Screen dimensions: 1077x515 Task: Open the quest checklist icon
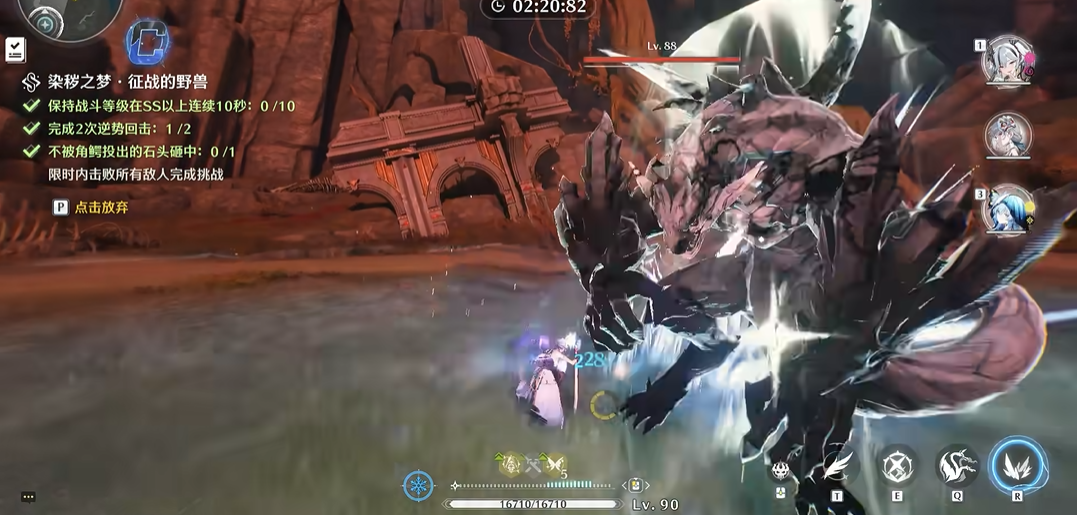coord(15,47)
